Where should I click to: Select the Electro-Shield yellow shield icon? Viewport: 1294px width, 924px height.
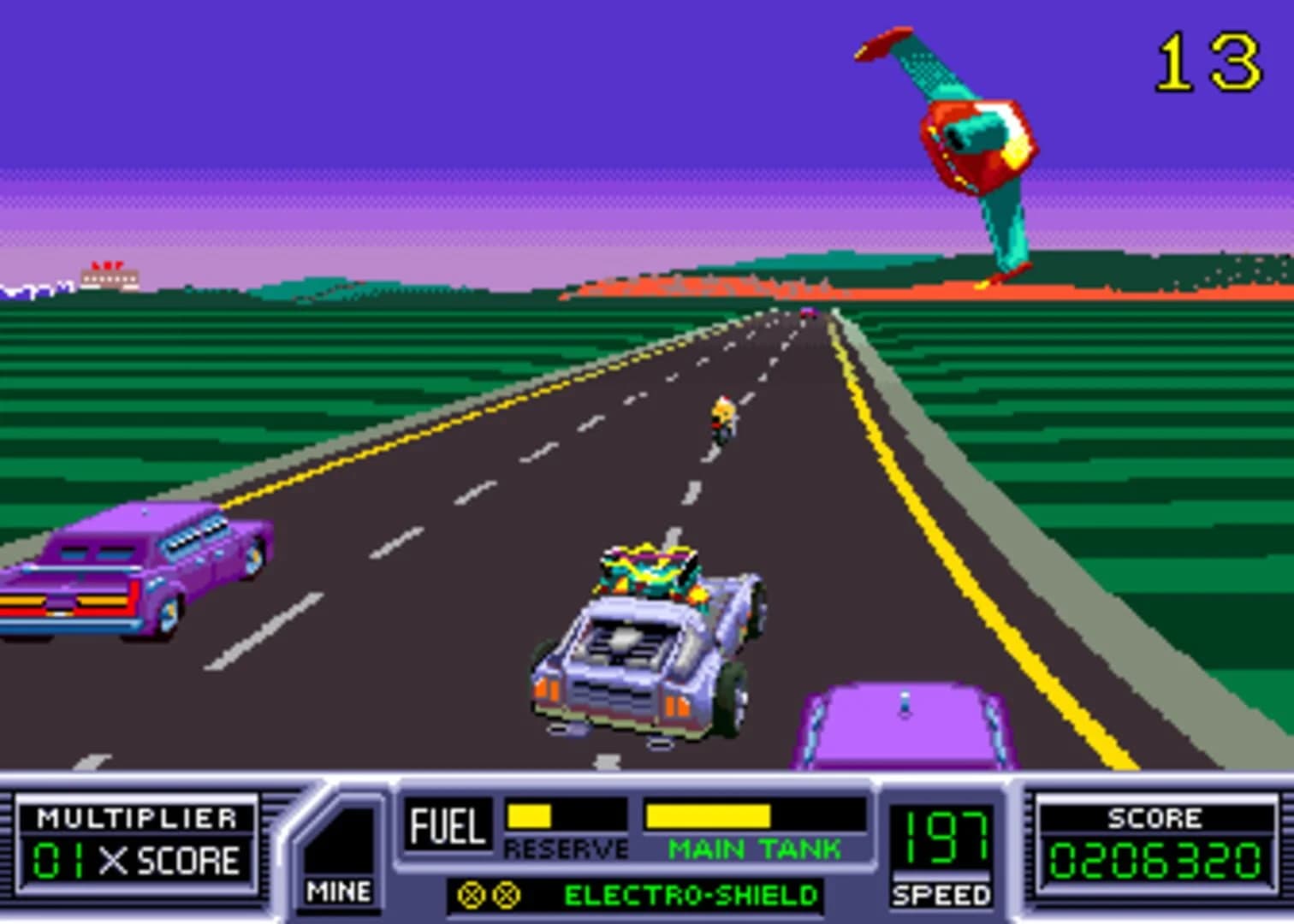coord(472,896)
